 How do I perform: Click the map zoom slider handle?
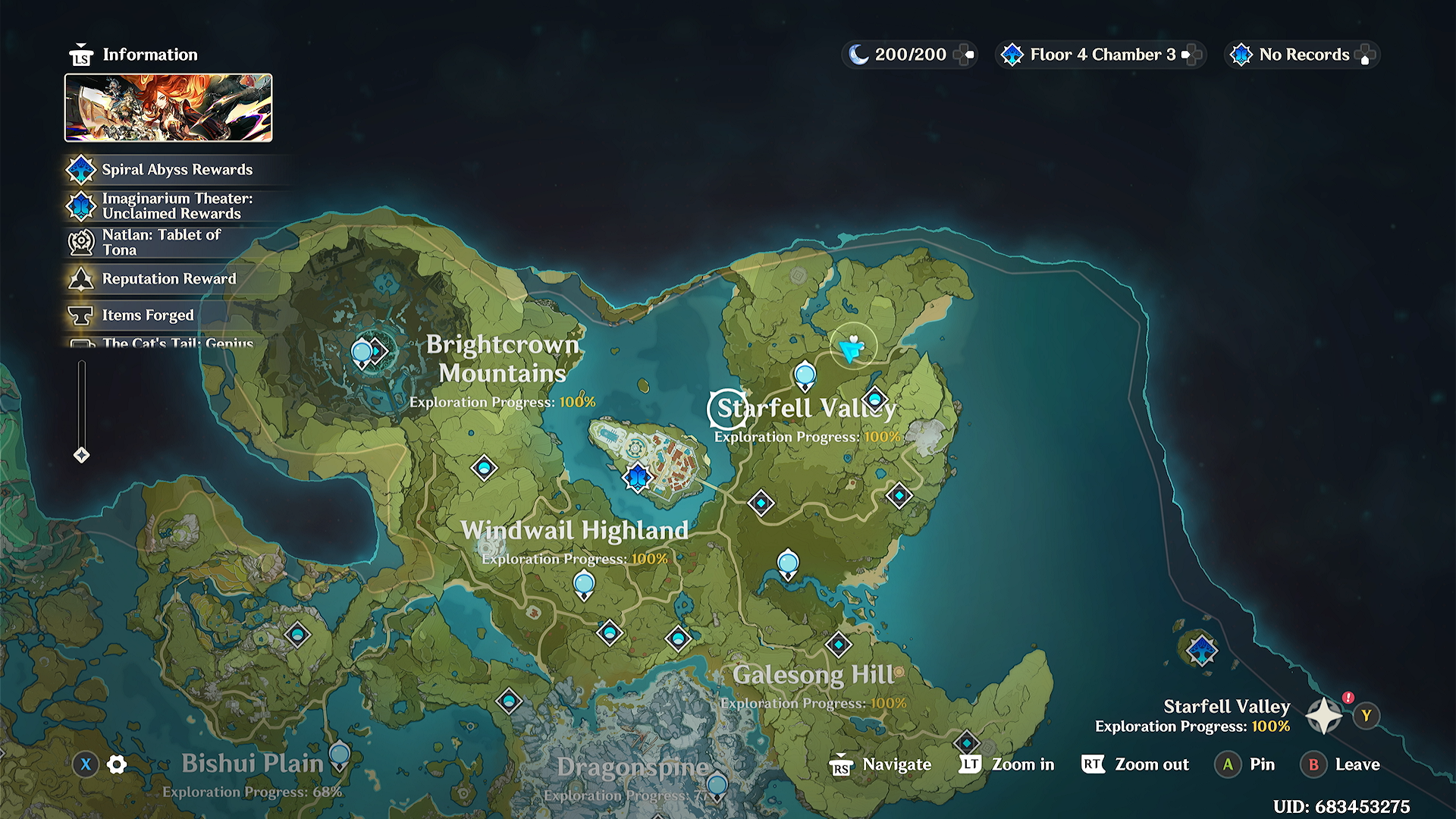point(81,455)
